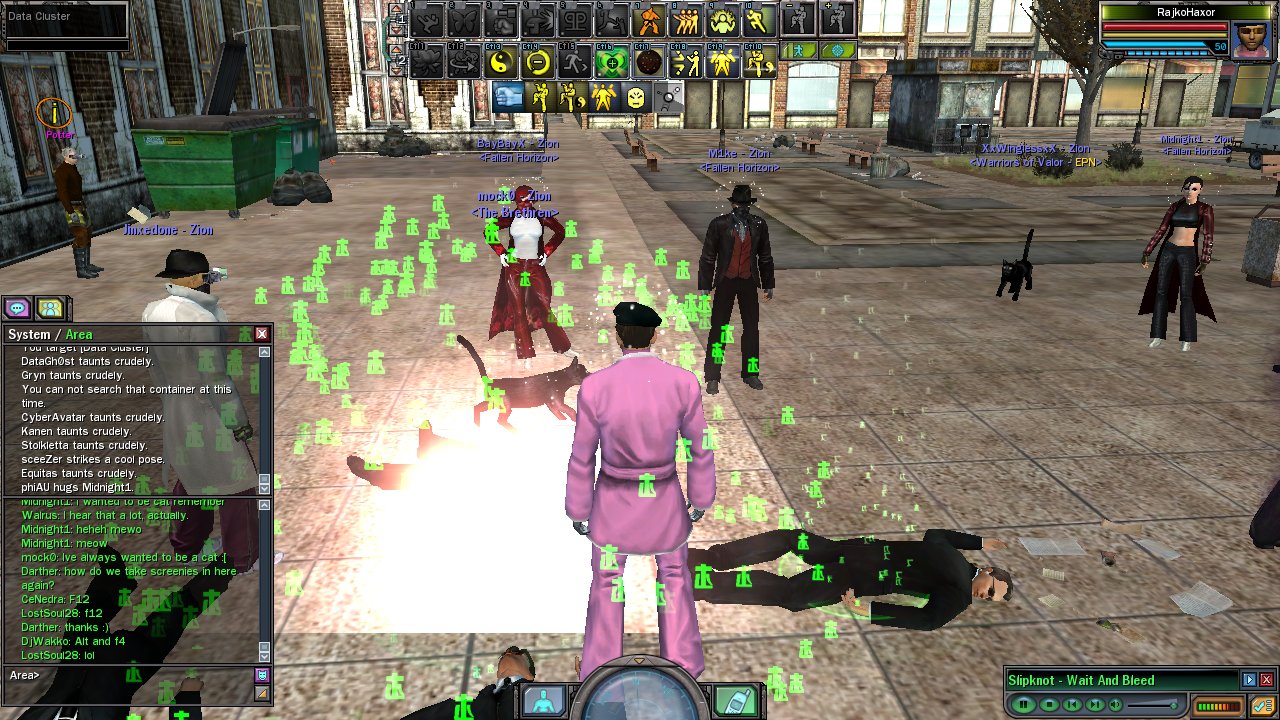Select the butterfly ability in hotbar slot 2
This screenshot has width=1280, height=720.
465,19
